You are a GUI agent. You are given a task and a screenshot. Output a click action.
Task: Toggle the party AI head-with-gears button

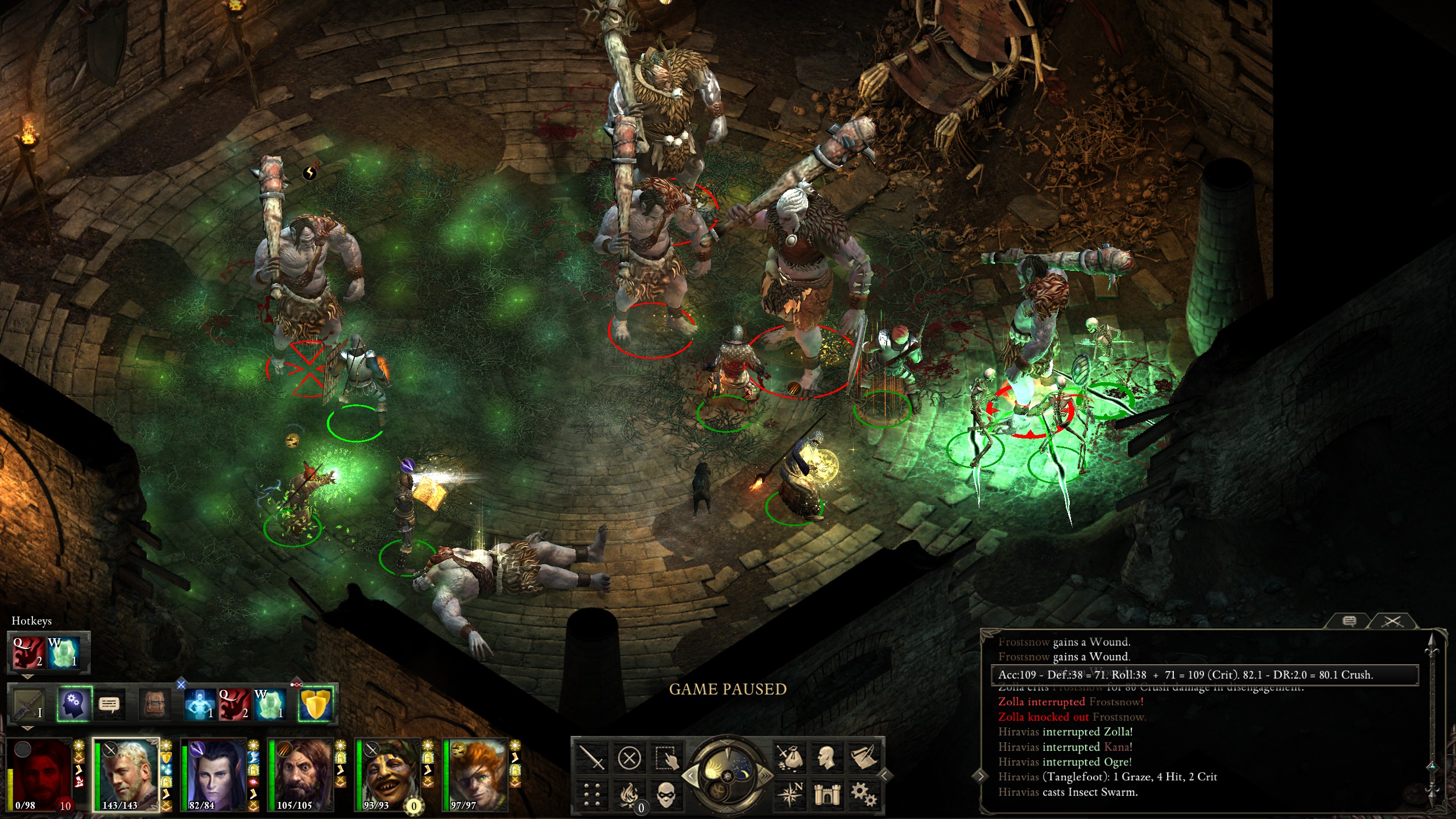[74, 704]
